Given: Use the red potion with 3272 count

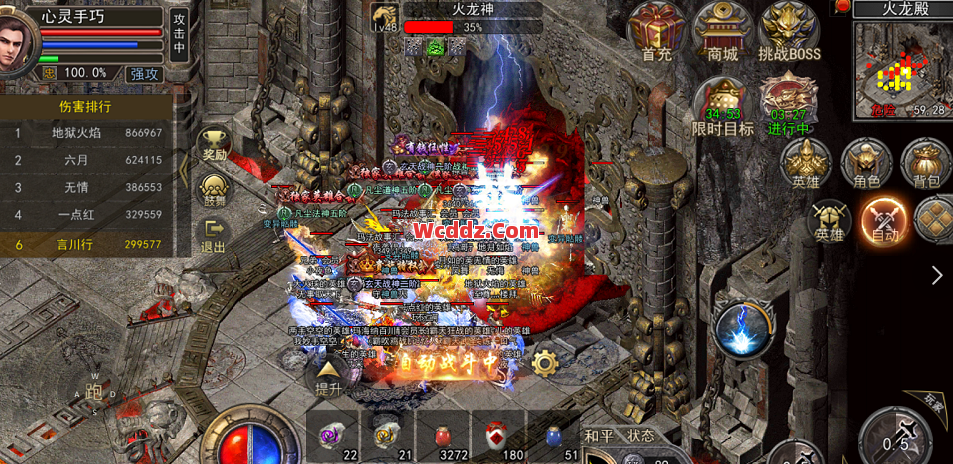Looking at the screenshot, I should [x=442, y=436].
